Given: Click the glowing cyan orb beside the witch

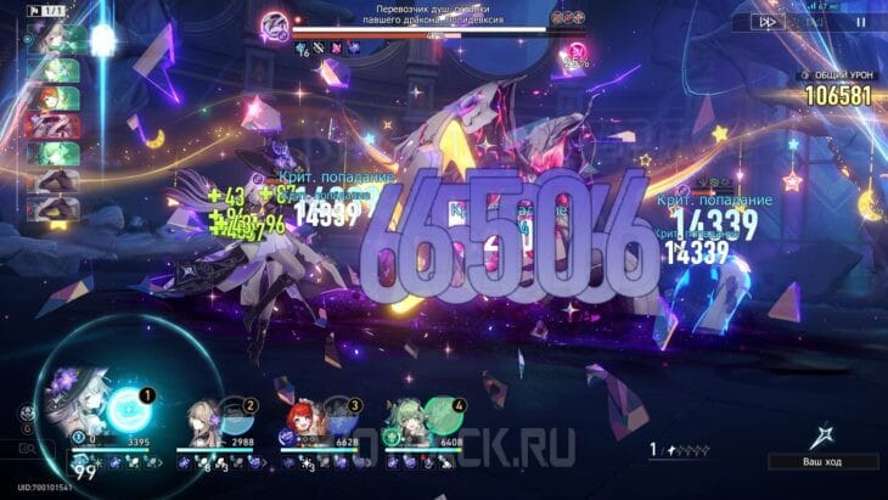Looking at the screenshot, I should tap(129, 409).
